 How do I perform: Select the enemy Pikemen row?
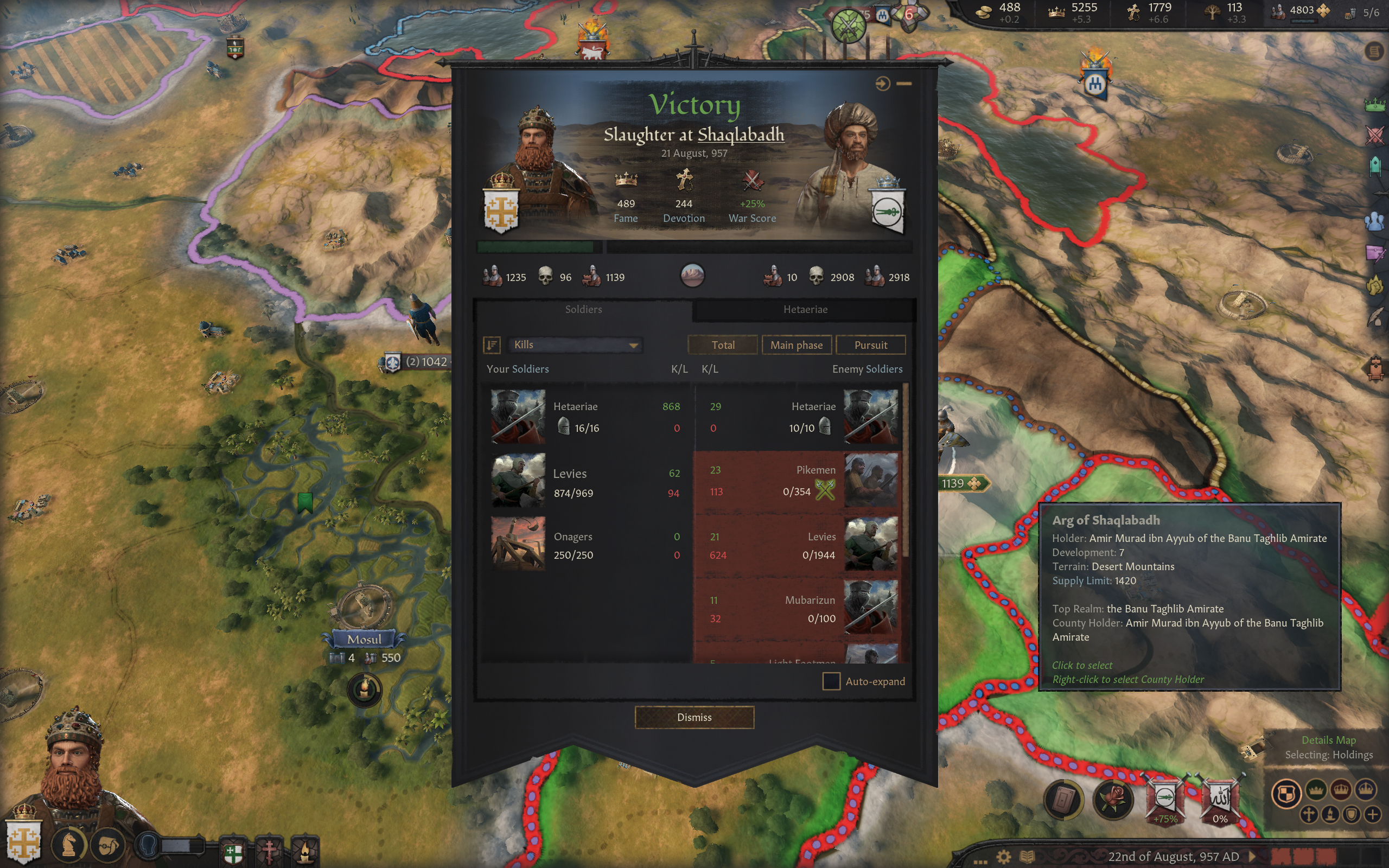pyautogui.click(x=798, y=481)
